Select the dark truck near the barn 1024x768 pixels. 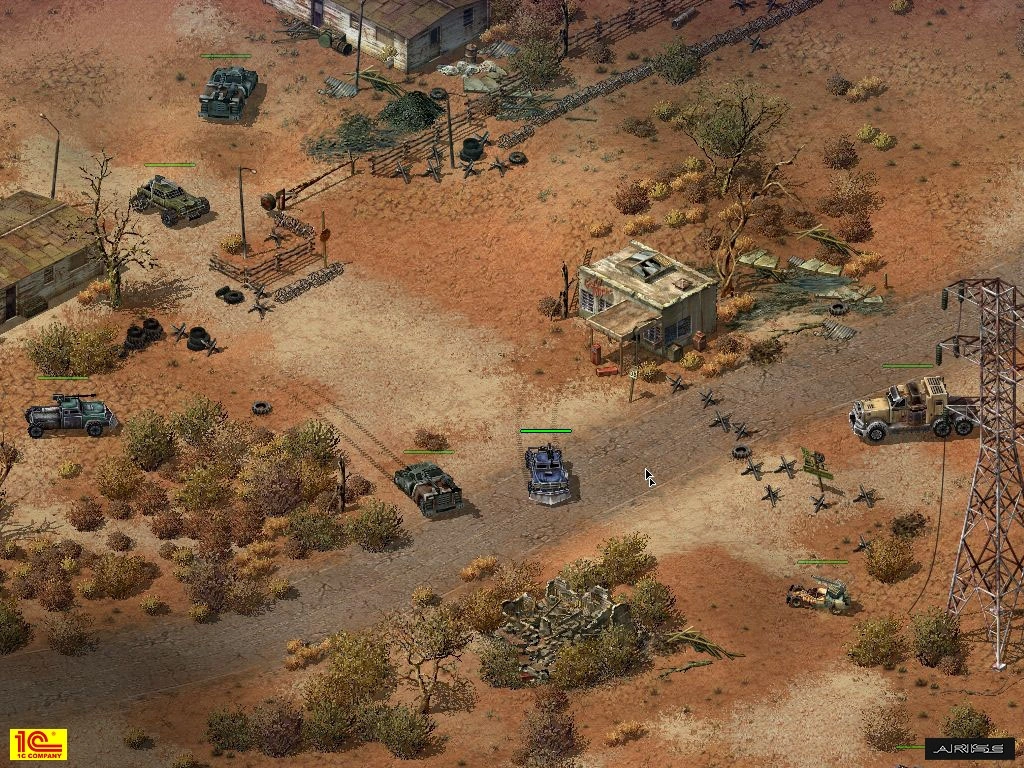[x=227, y=93]
